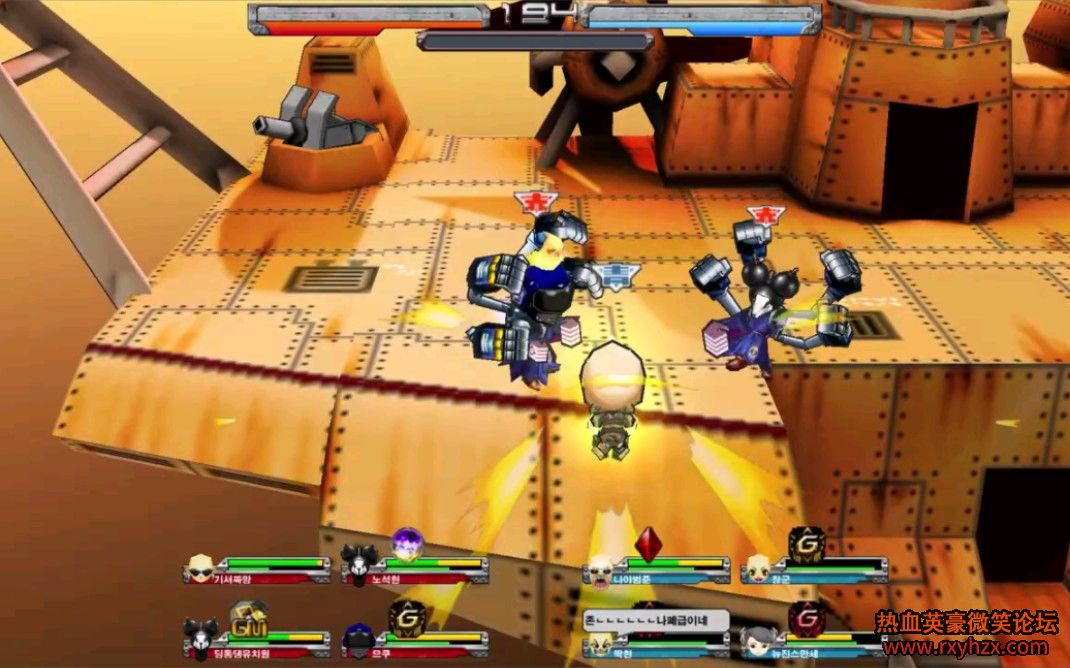Click the purple orb icon above 노석현
This screenshot has width=1070, height=668.
[407, 543]
